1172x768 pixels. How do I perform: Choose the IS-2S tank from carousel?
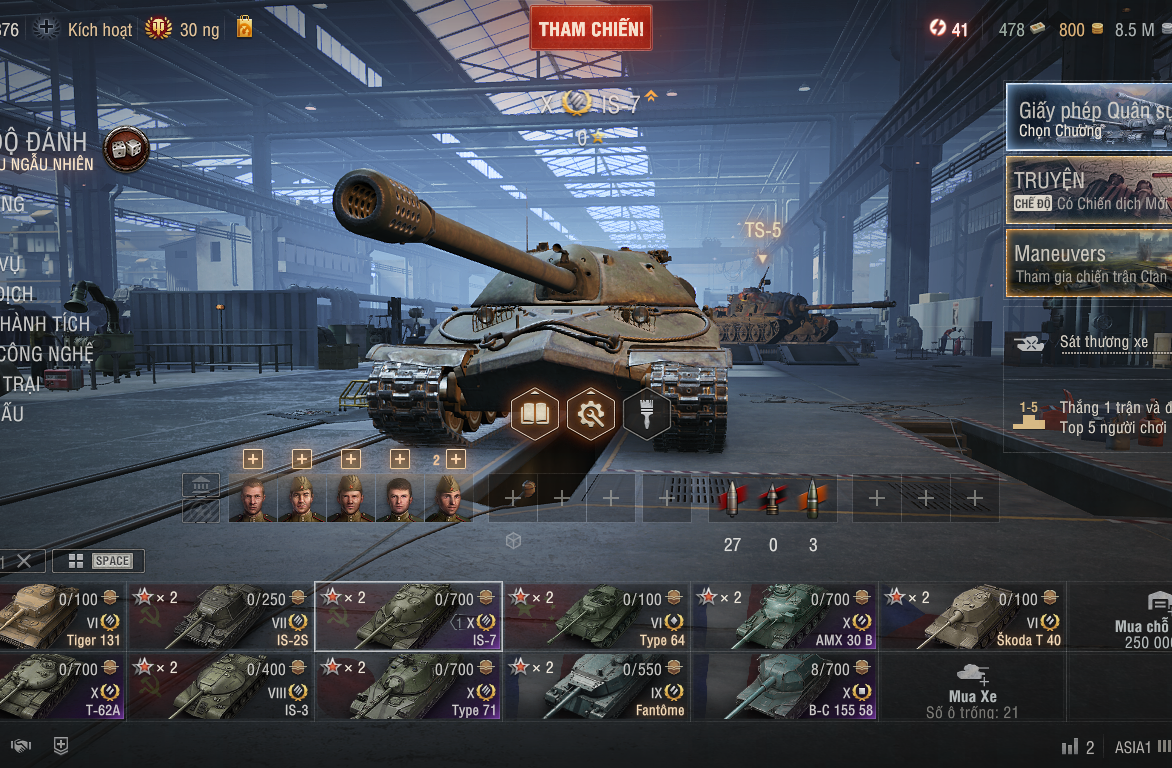click(x=220, y=617)
